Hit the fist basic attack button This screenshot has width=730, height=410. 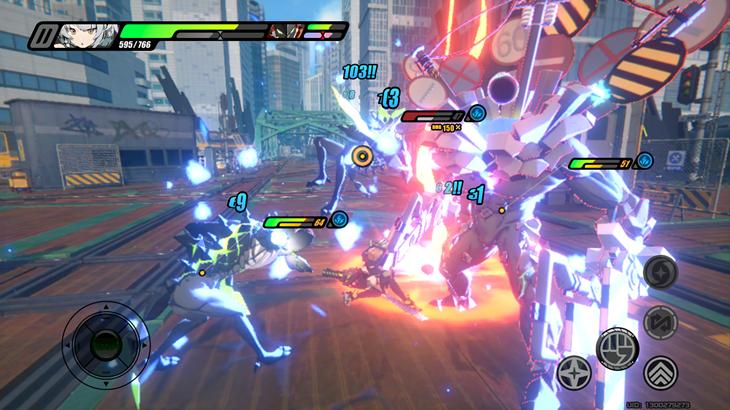pyautogui.click(x=617, y=347)
